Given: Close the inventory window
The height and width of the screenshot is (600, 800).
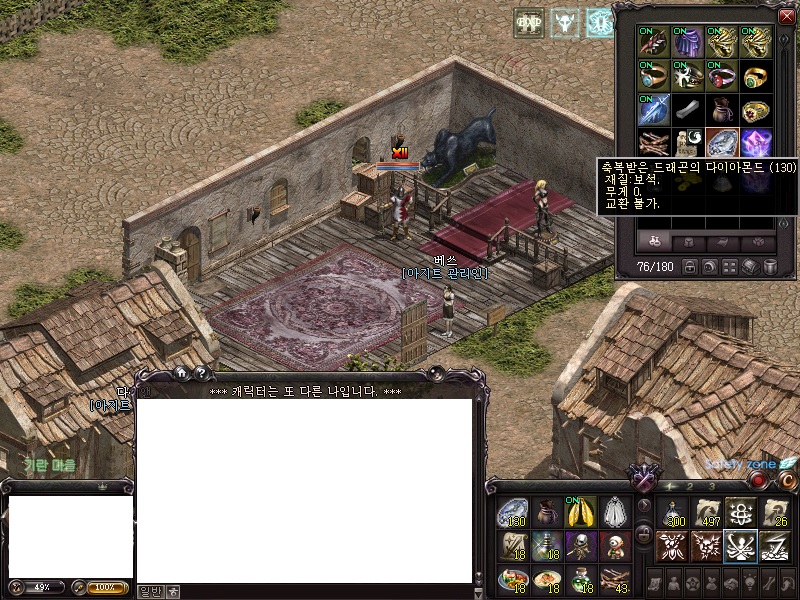Looking at the screenshot, I should [785, 16].
